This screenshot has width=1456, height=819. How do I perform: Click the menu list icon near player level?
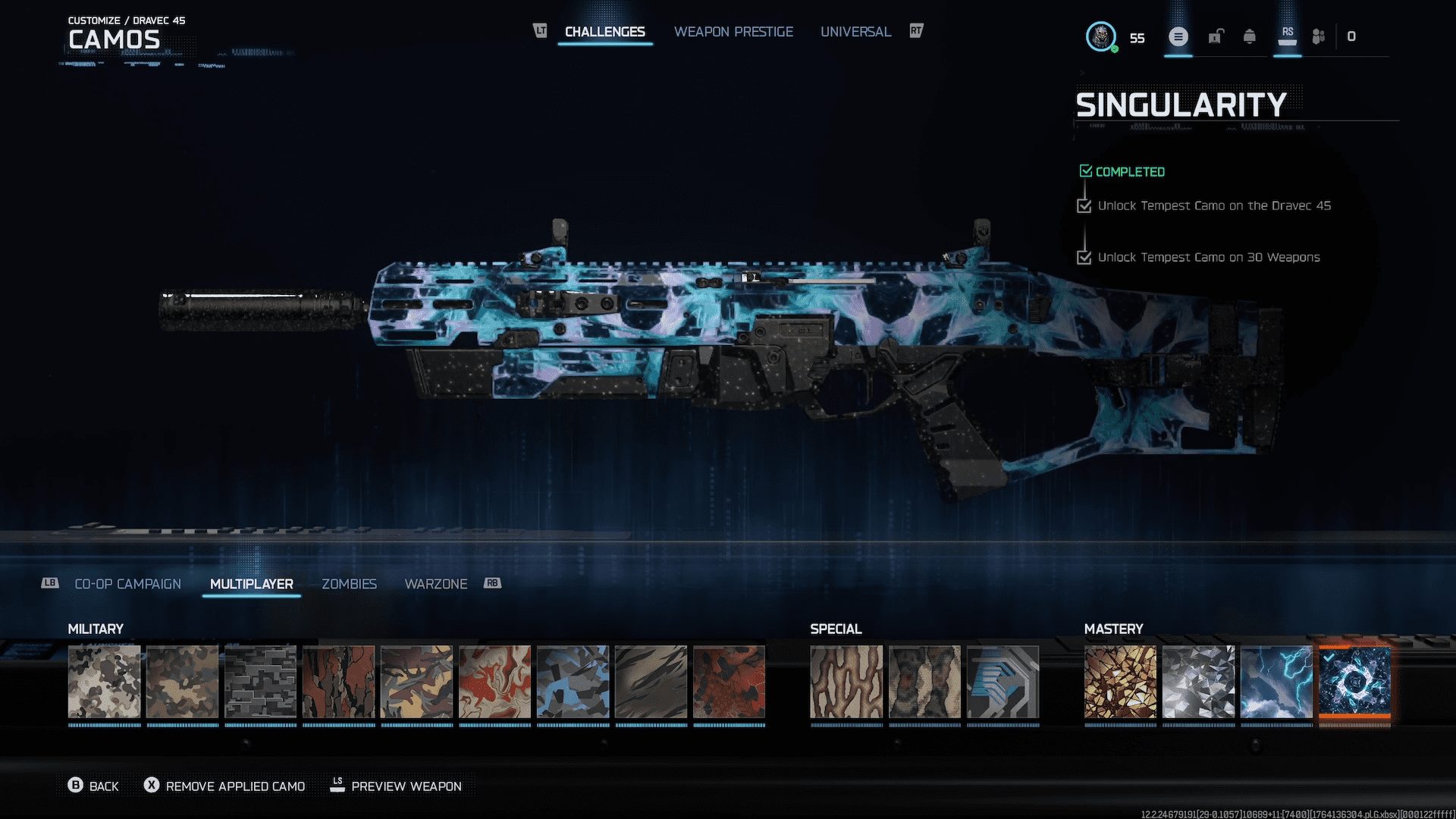pos(1178,36)
